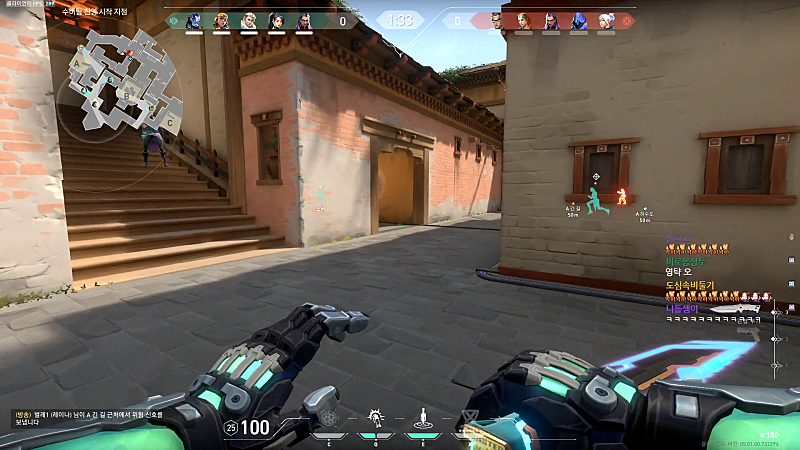Activate the sphere-shaped C ability

tap(328, 419)
